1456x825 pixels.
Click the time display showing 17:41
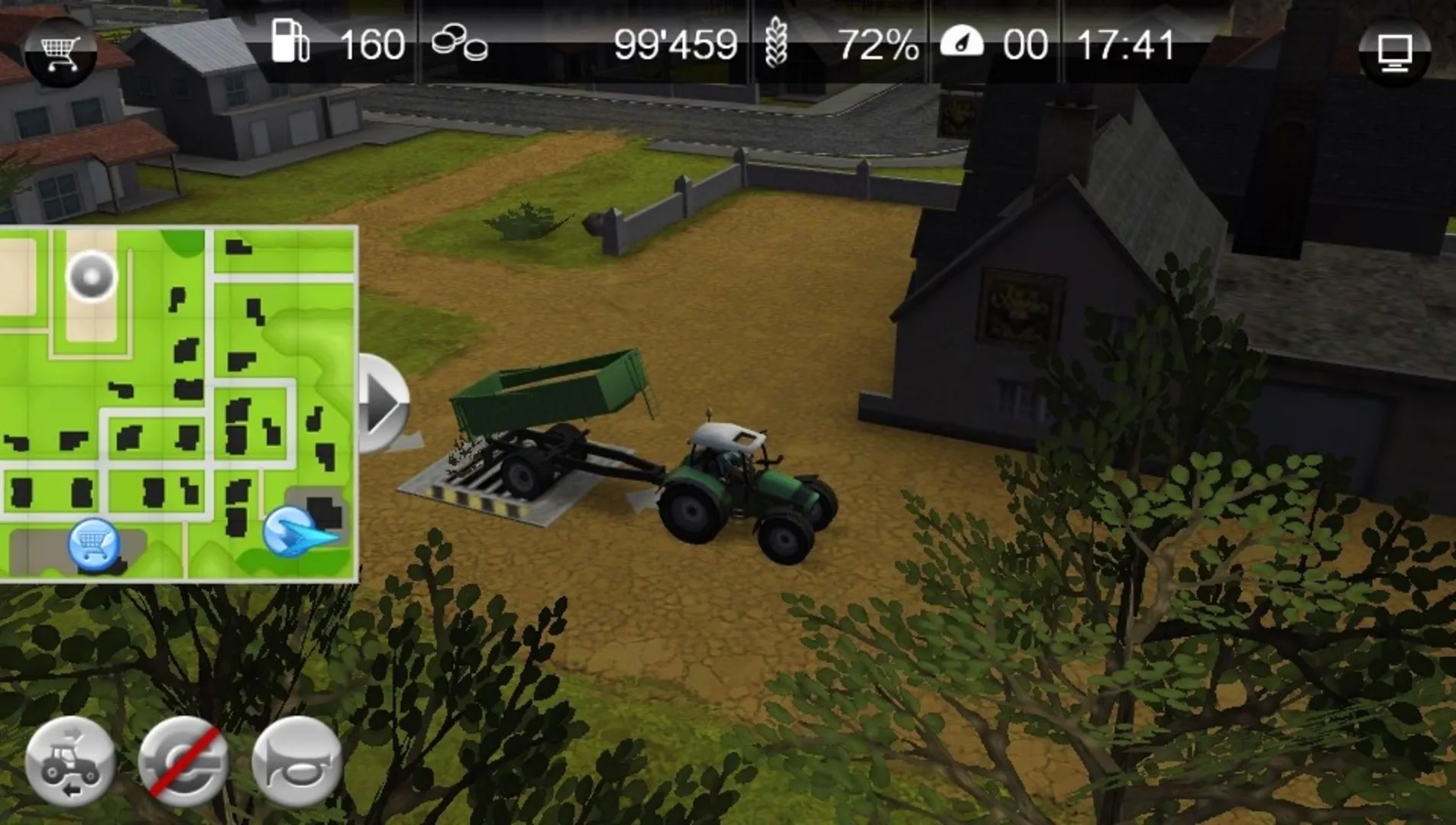(x=1126, y=44)
